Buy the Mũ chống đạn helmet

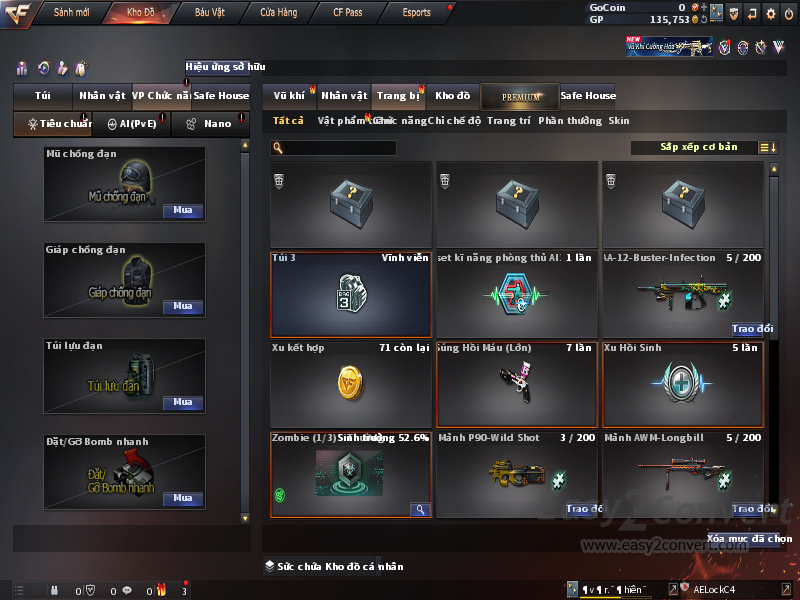point(182,211)
